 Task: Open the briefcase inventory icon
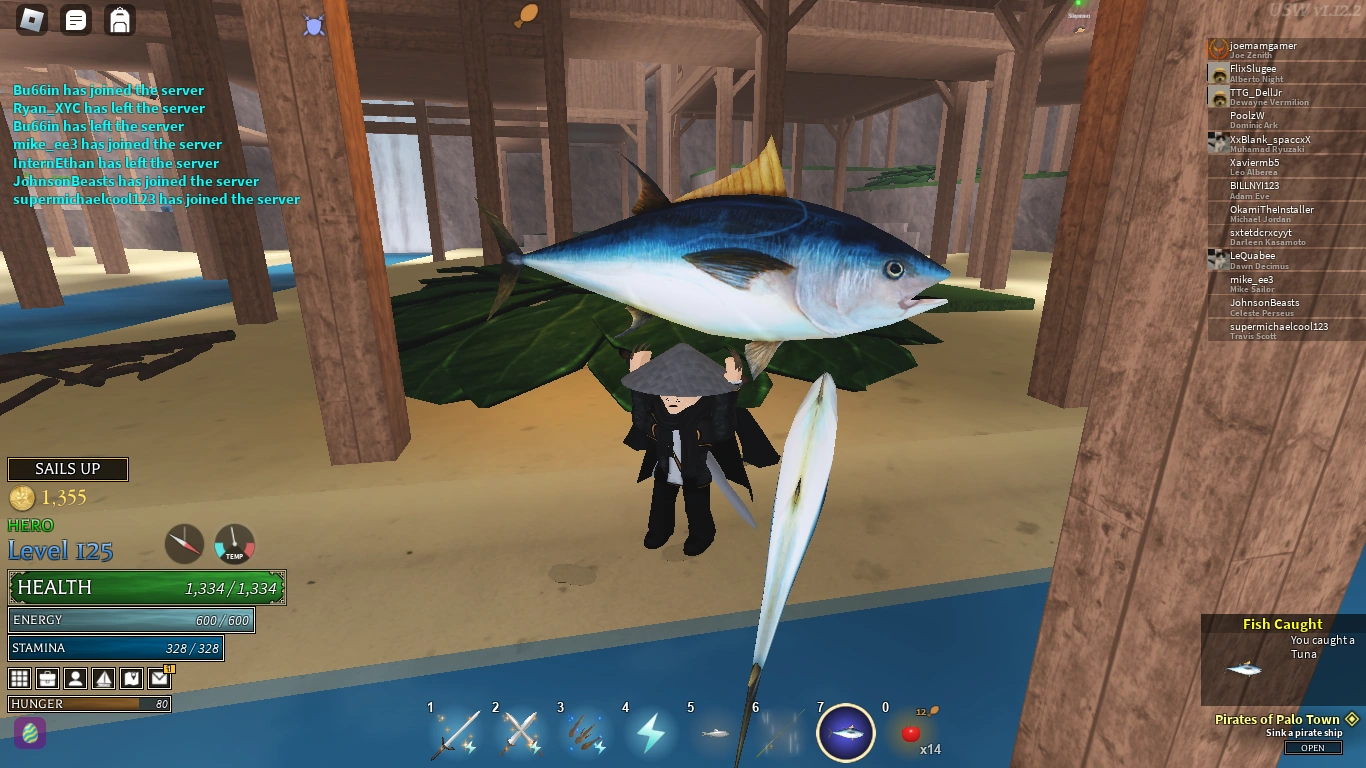47,678
